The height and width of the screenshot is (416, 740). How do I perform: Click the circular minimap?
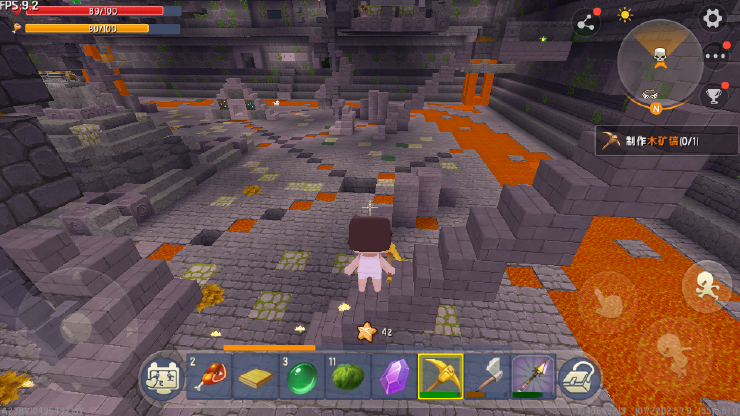660,62
